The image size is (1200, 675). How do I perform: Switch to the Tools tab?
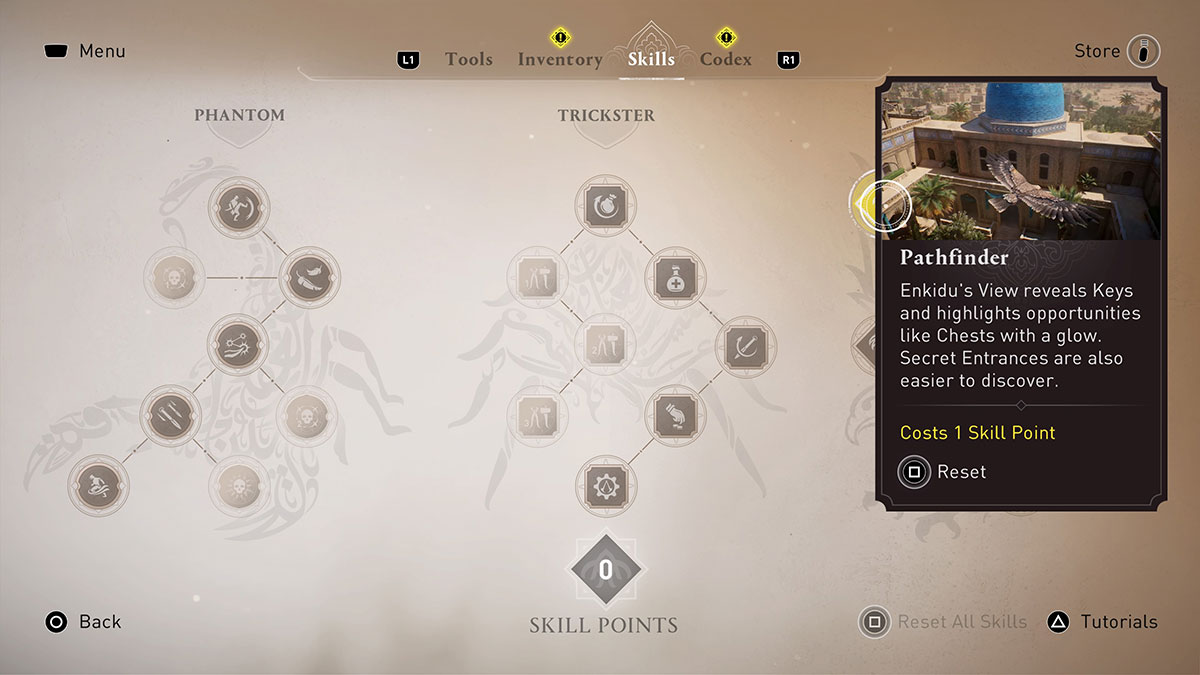[468, 59]
